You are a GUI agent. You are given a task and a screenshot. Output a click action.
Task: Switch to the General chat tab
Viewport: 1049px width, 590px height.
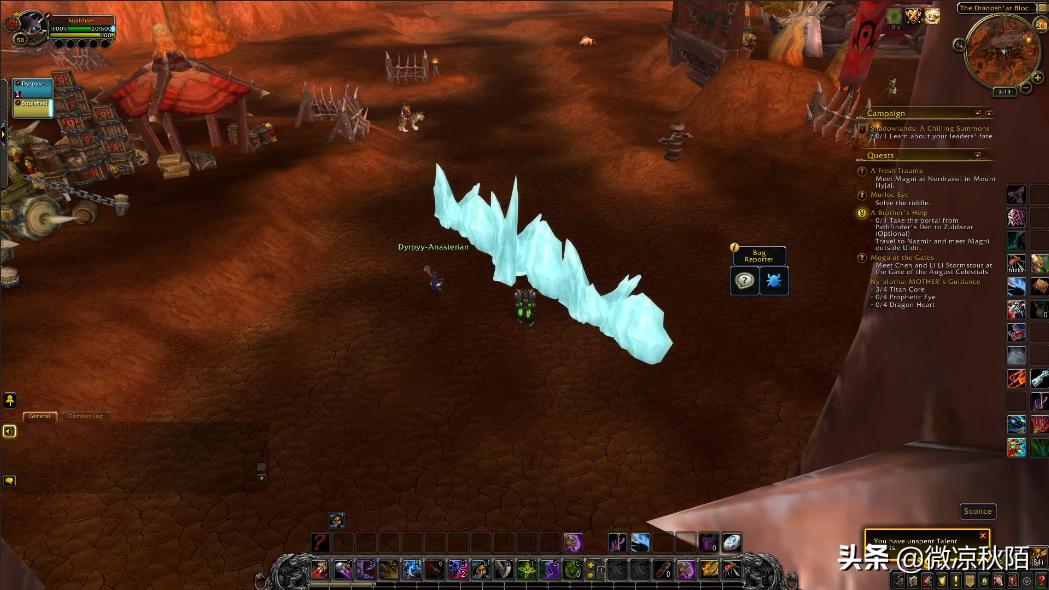(40, 416)
